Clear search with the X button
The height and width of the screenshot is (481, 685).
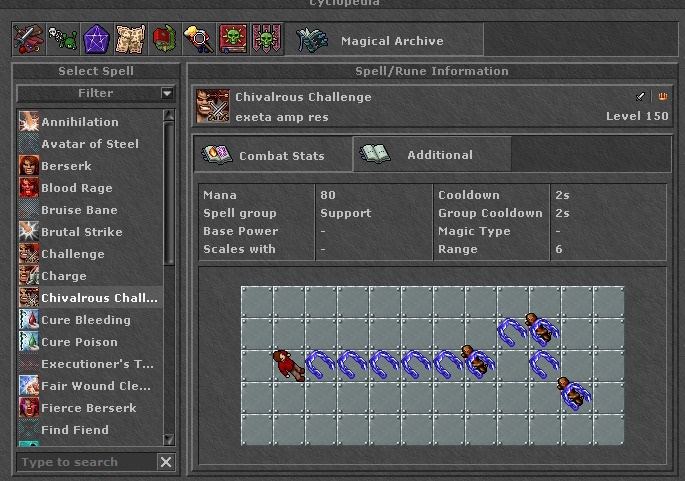point(166,462)
